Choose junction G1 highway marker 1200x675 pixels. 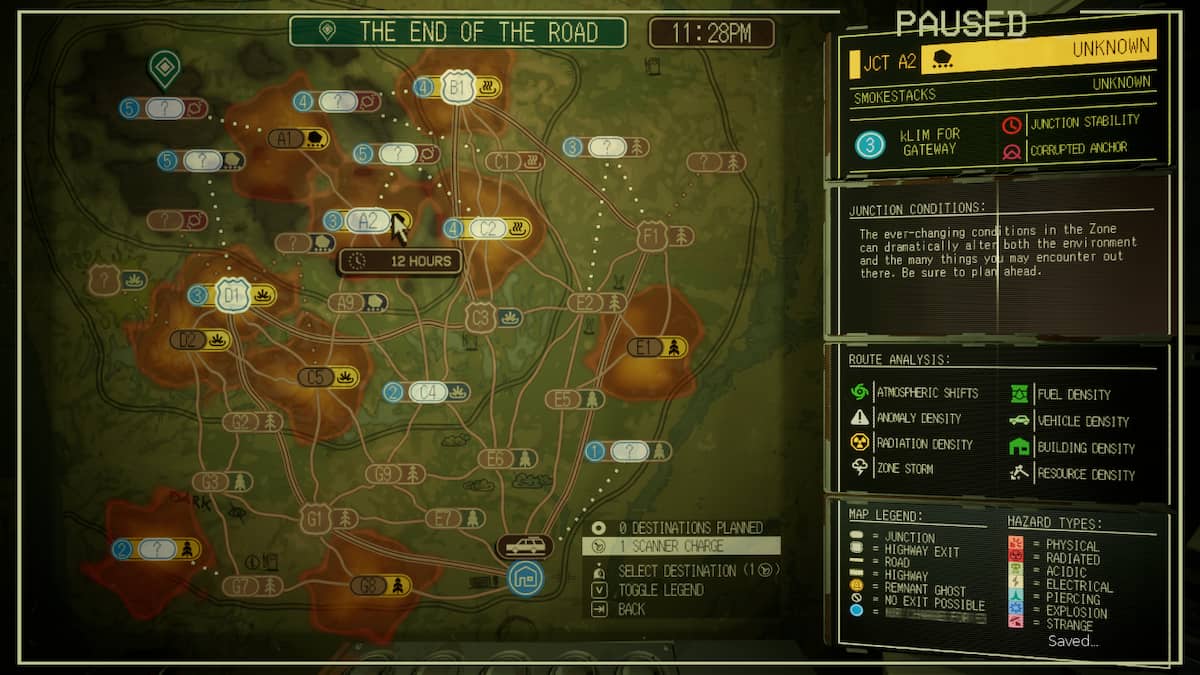tap(316, 518)
